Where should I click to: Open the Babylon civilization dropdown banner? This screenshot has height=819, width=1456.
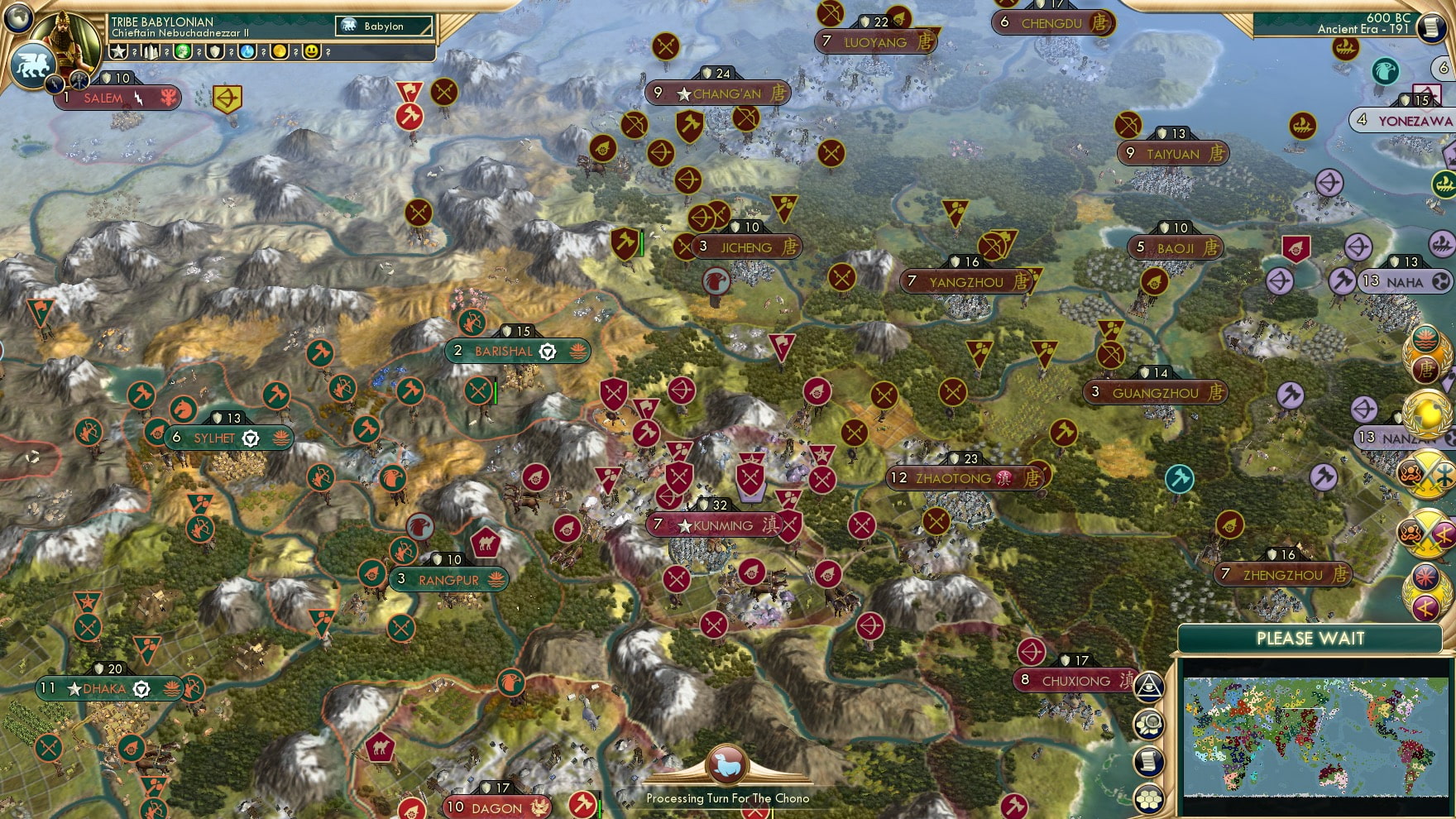tap(382, 26)
